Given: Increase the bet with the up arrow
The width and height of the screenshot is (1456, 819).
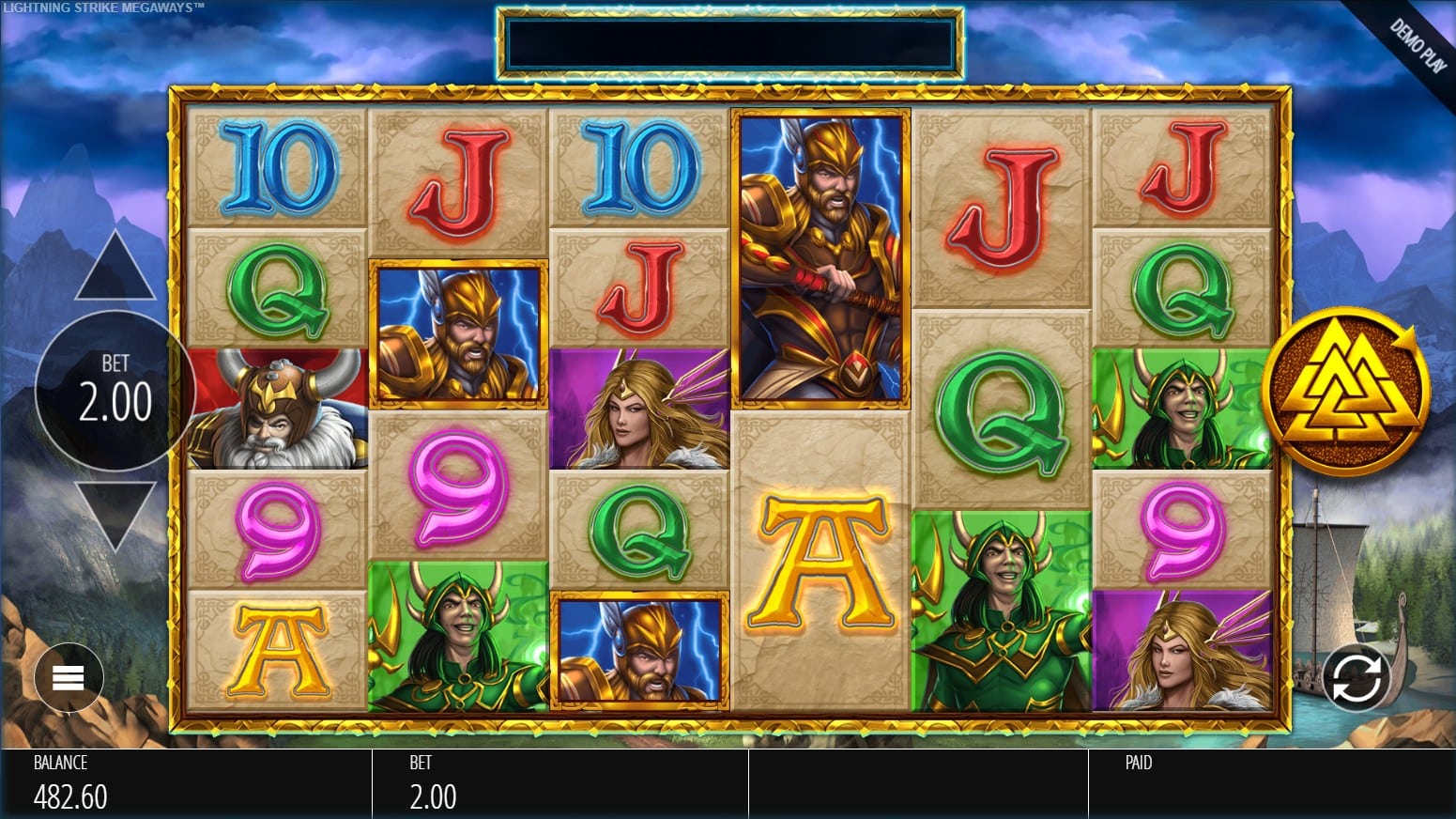Looking at the screenshot, I should [115, 270].
